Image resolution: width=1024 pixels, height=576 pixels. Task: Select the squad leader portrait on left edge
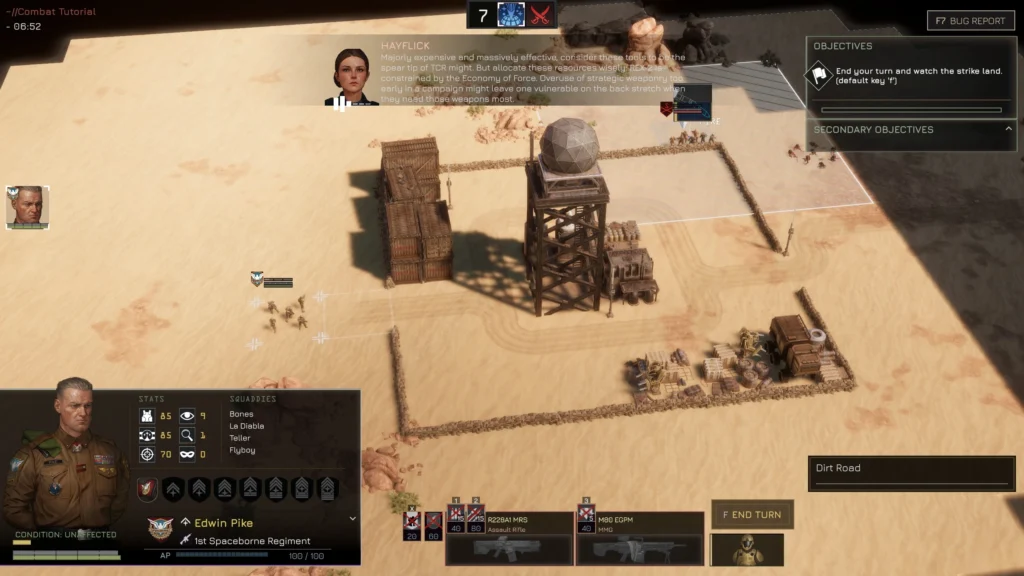tap(27, 207)
